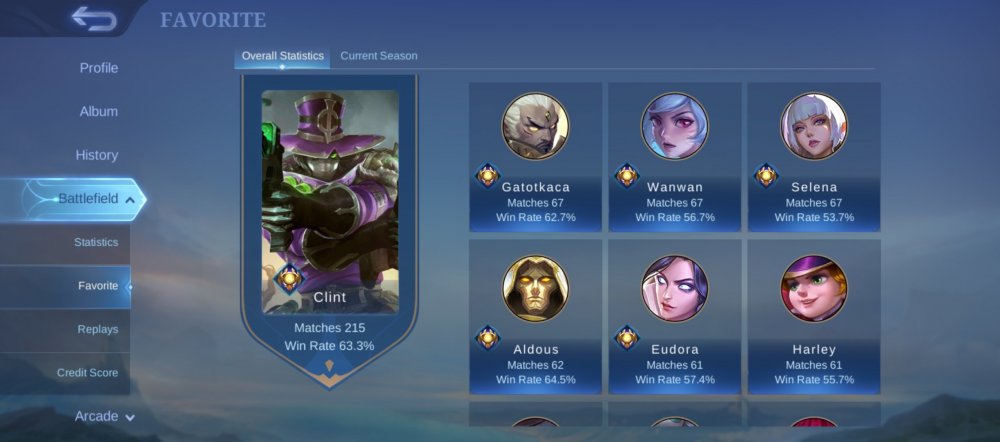Viewport: 1000px width, 442px height.
Task: Open the Profile section
Action: (98, 68)
